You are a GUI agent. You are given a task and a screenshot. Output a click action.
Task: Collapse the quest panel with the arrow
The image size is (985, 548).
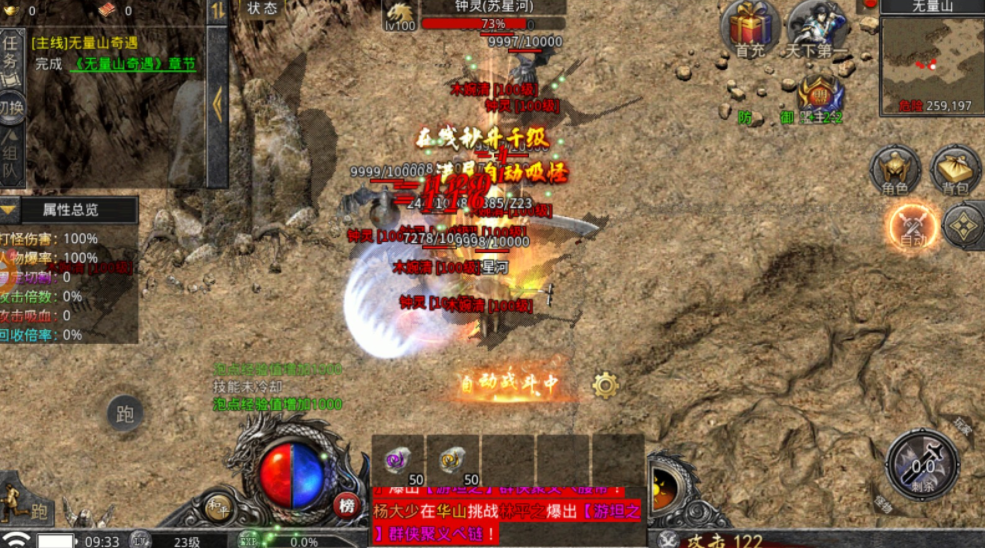217,101
